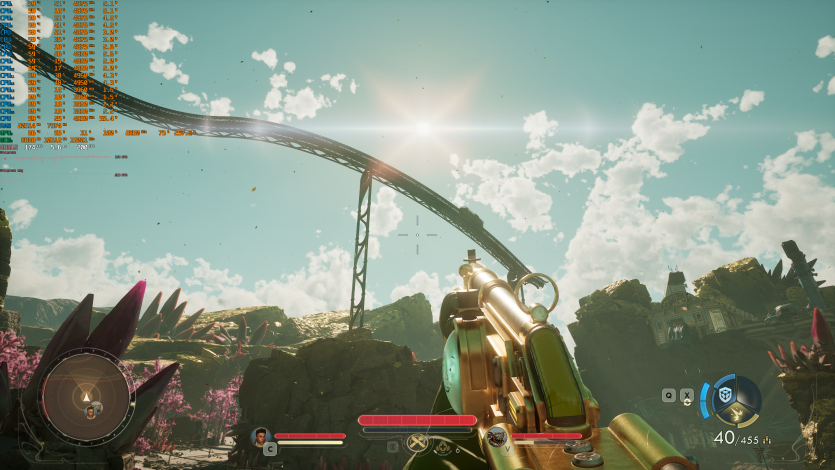This screenshot has width=835, height=470.
Task: Choose the golden spark weapon segment
Action: point(738,413)
